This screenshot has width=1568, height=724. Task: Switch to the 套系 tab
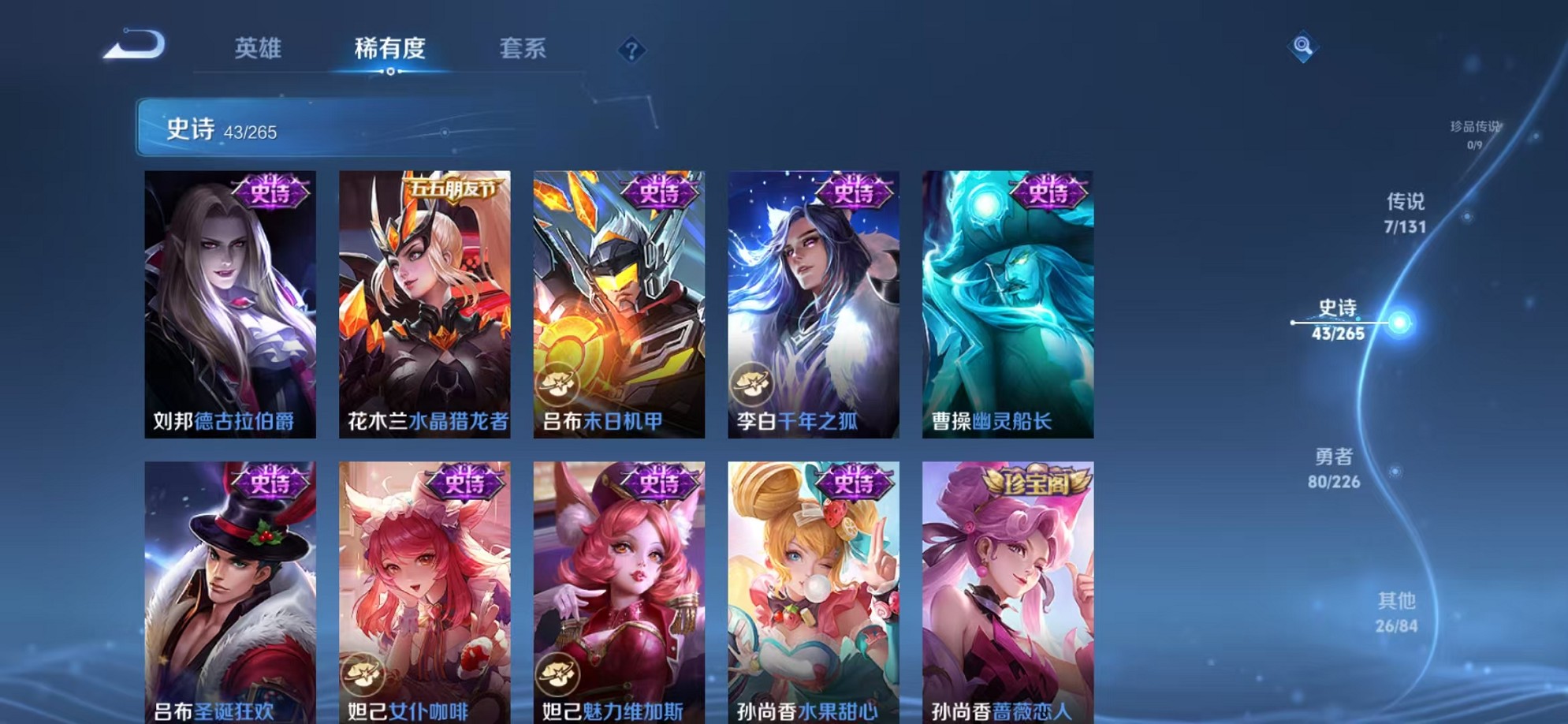pos(524,49)
